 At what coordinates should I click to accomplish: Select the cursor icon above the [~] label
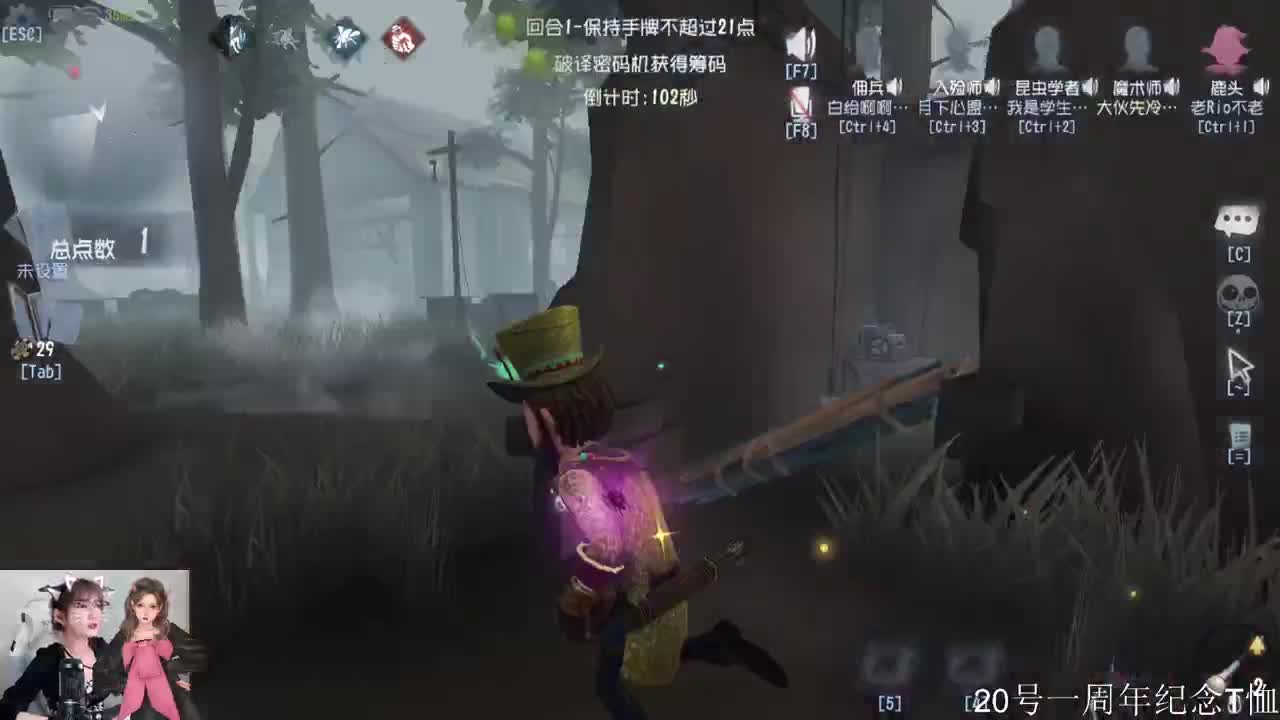pos(1239,365)
